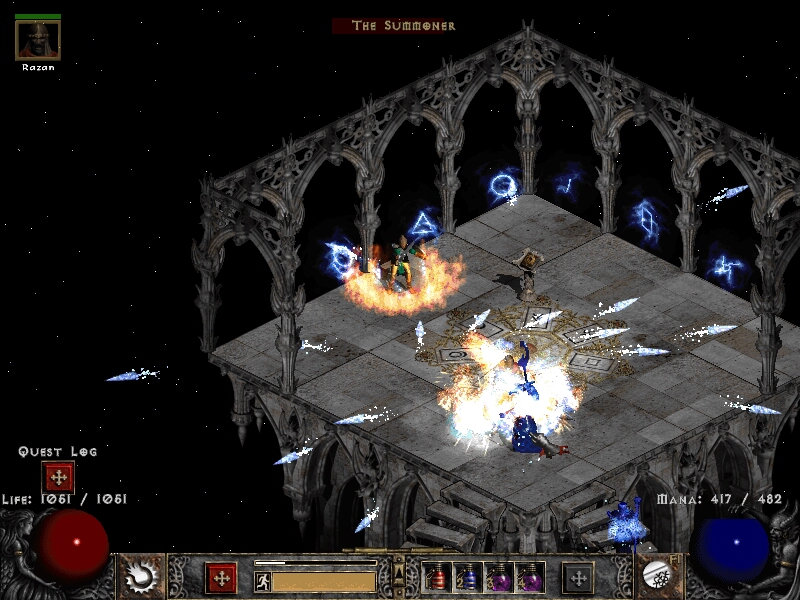Open the Quest Log button
This screenshot has height=600, width=800.
[x=58, y=477]
